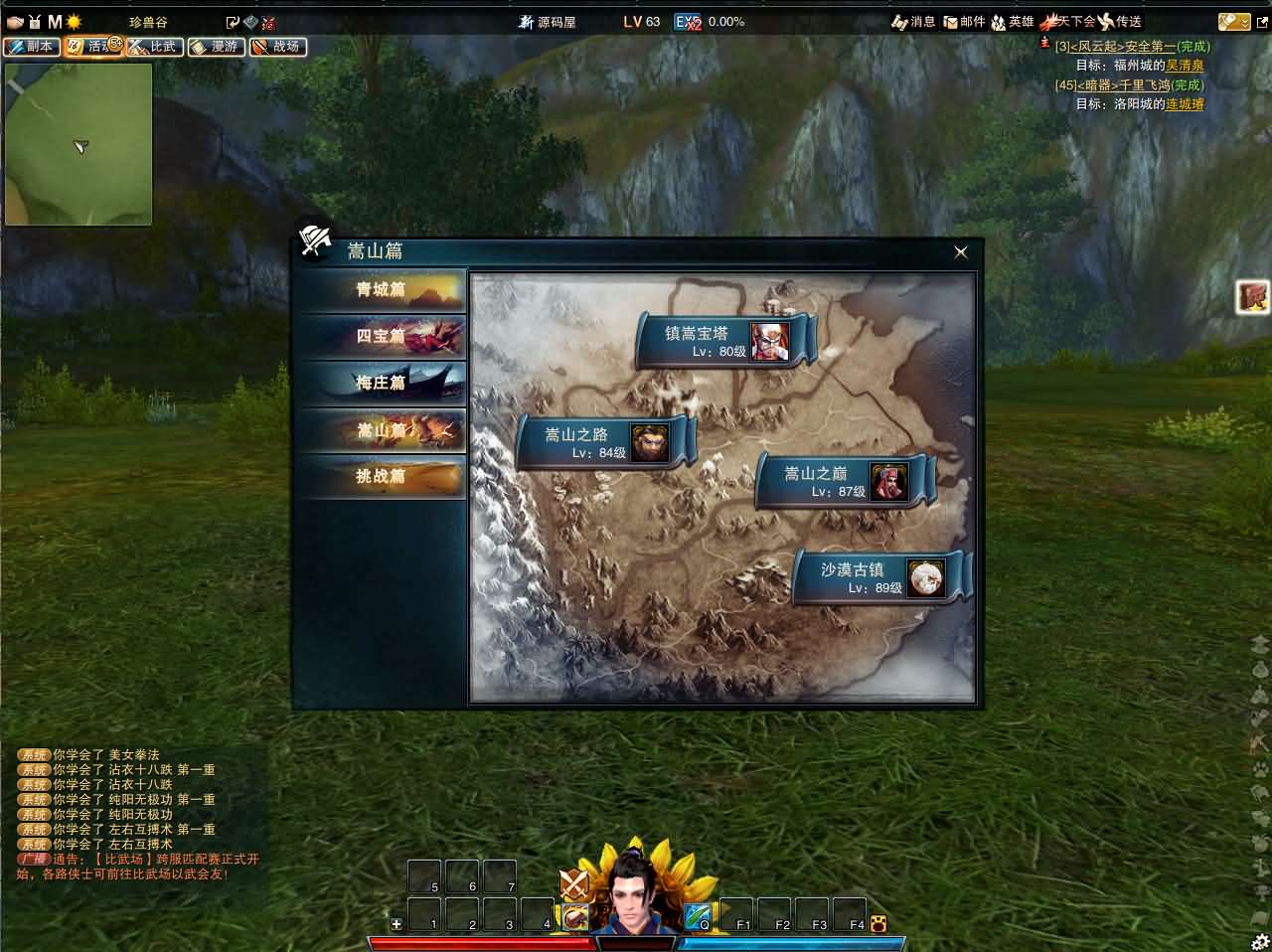Pick the 沙漠古镇 level 89 dungeon
Screen dimensions: 1272x952
click(880, 577)
